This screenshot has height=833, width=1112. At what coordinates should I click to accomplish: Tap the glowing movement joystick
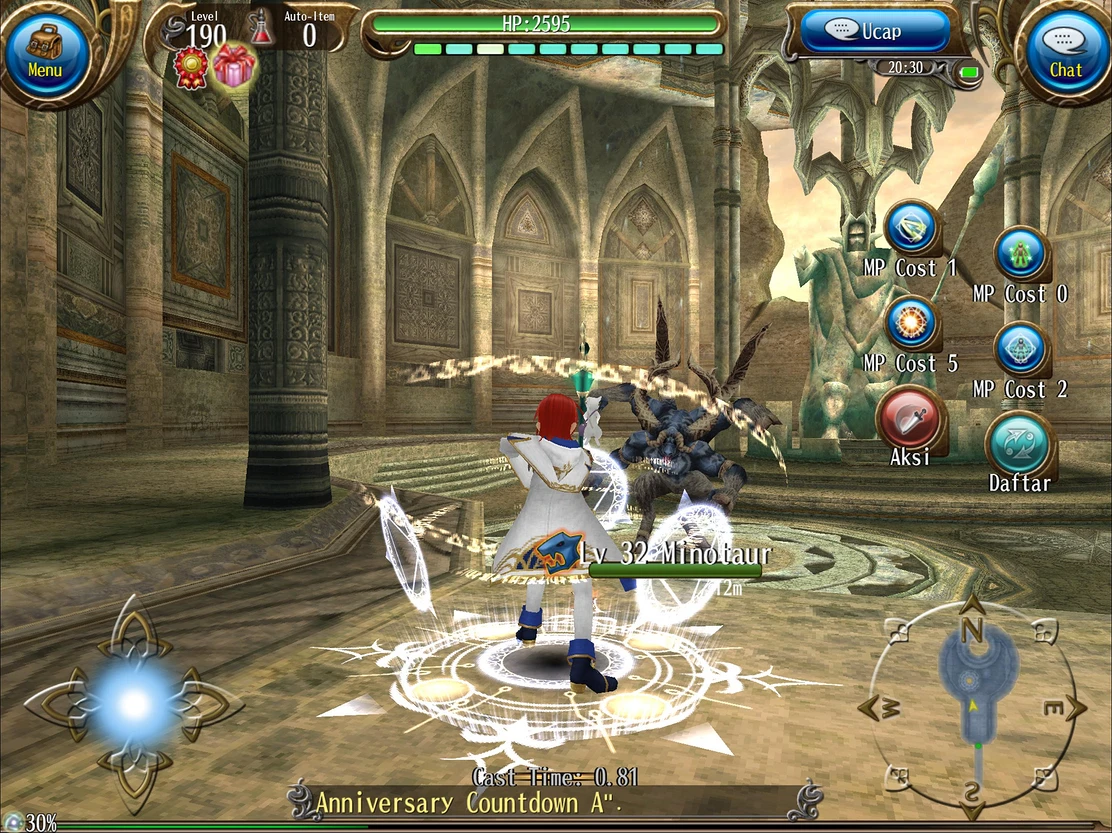pos(133,705)
